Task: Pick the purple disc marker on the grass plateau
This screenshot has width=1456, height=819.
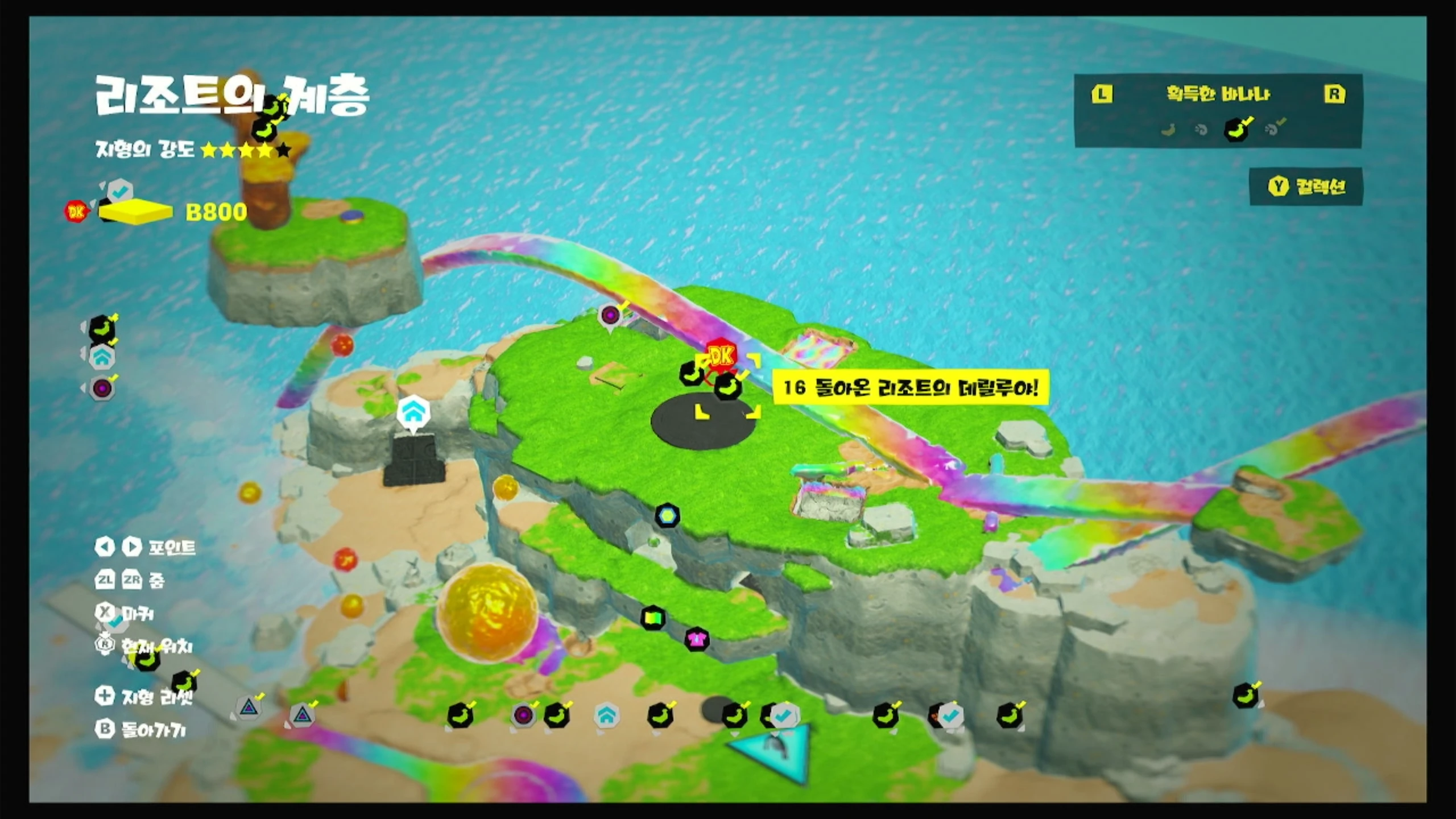Action: pos(610,315)
